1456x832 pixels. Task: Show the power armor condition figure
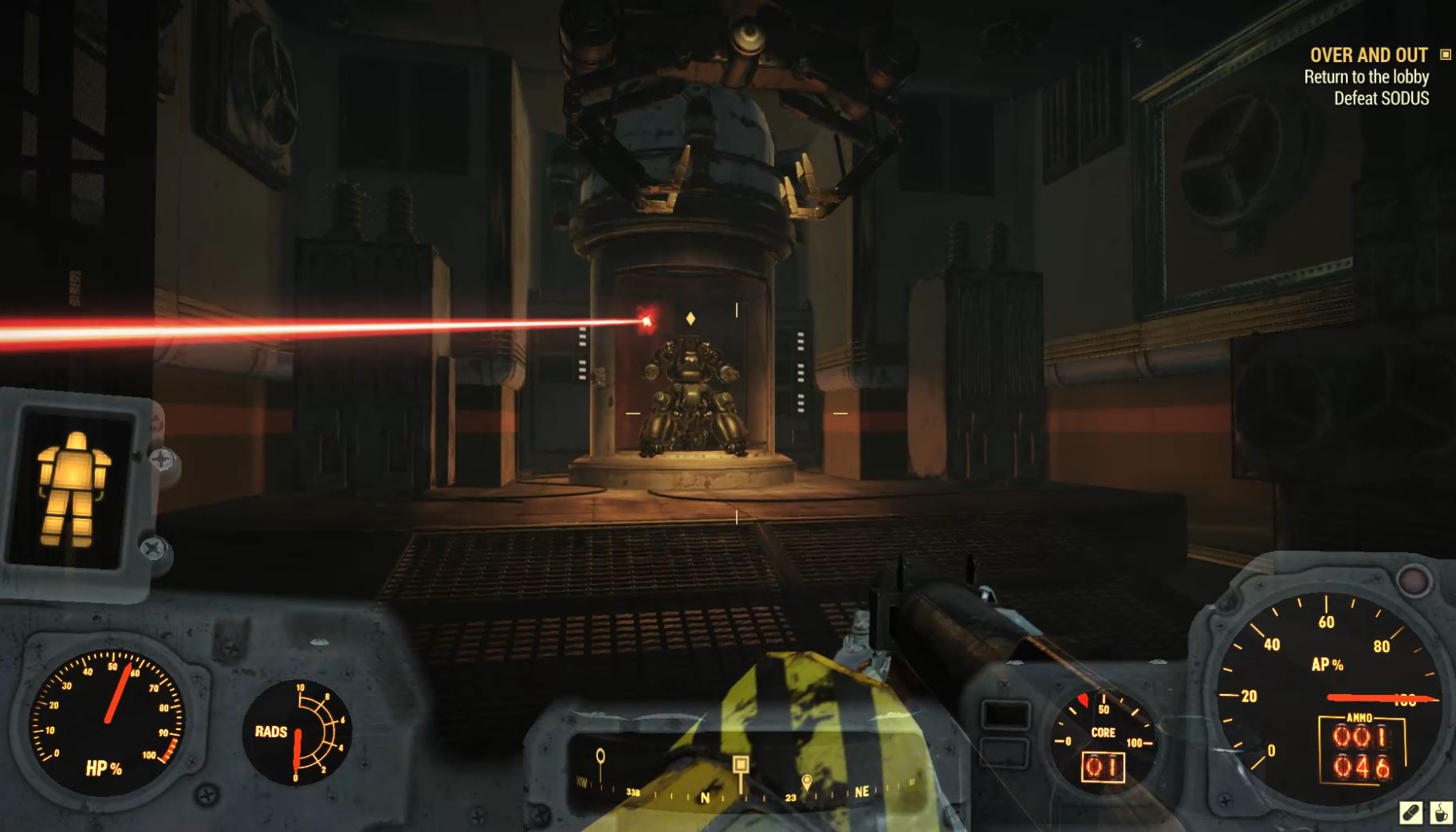pos(74,489)
